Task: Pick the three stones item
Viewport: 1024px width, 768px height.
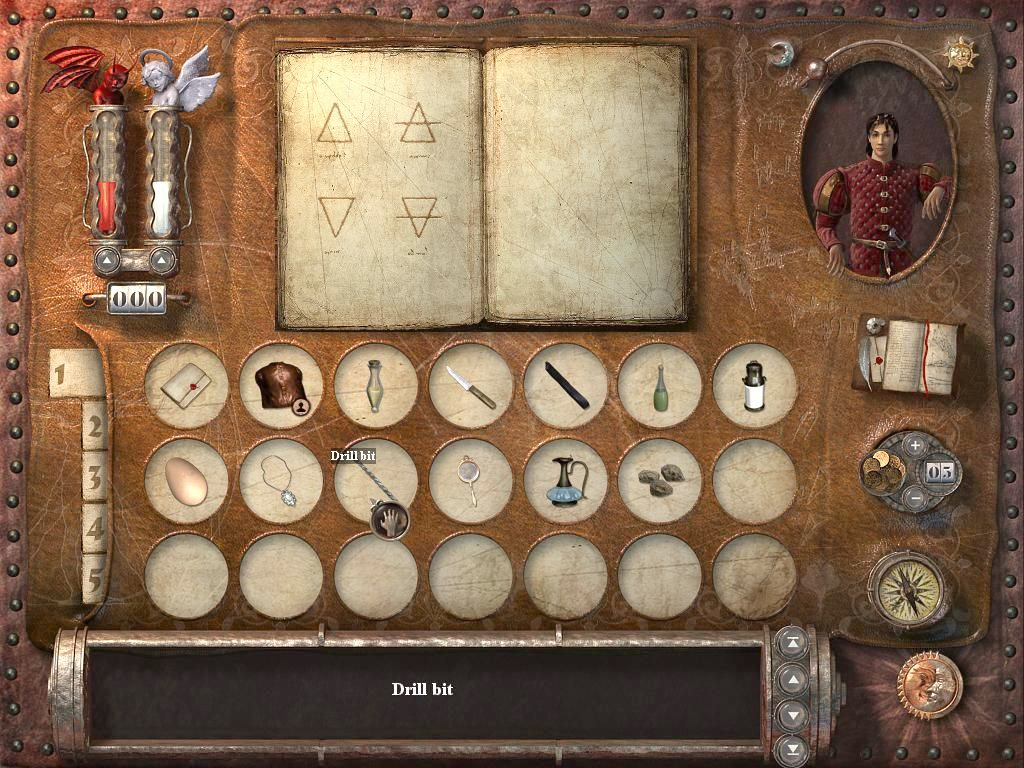Action: (x=659, y=479)
